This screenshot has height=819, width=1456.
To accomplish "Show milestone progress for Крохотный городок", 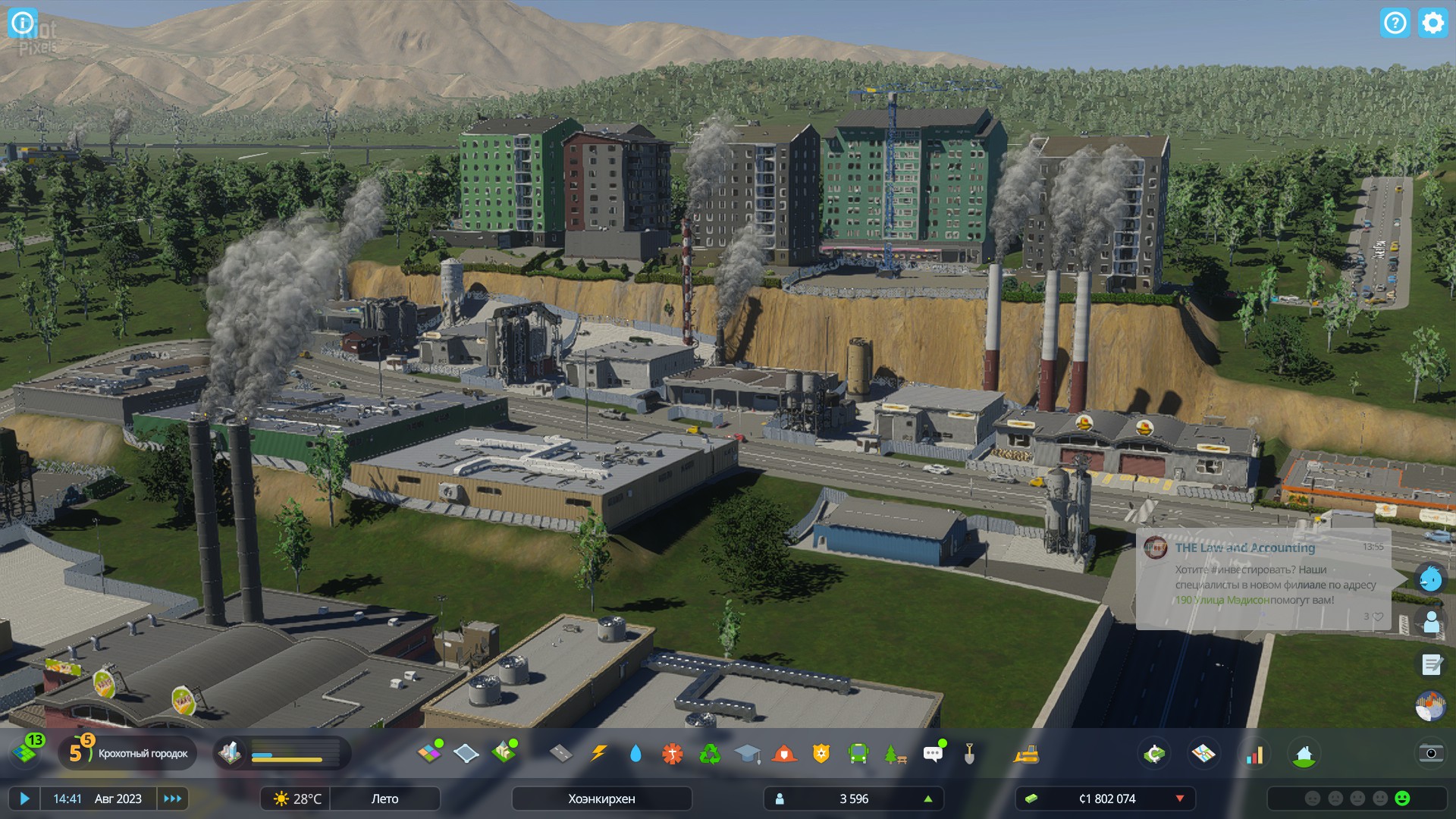I will pyautogui.click(x=127, y=753).
